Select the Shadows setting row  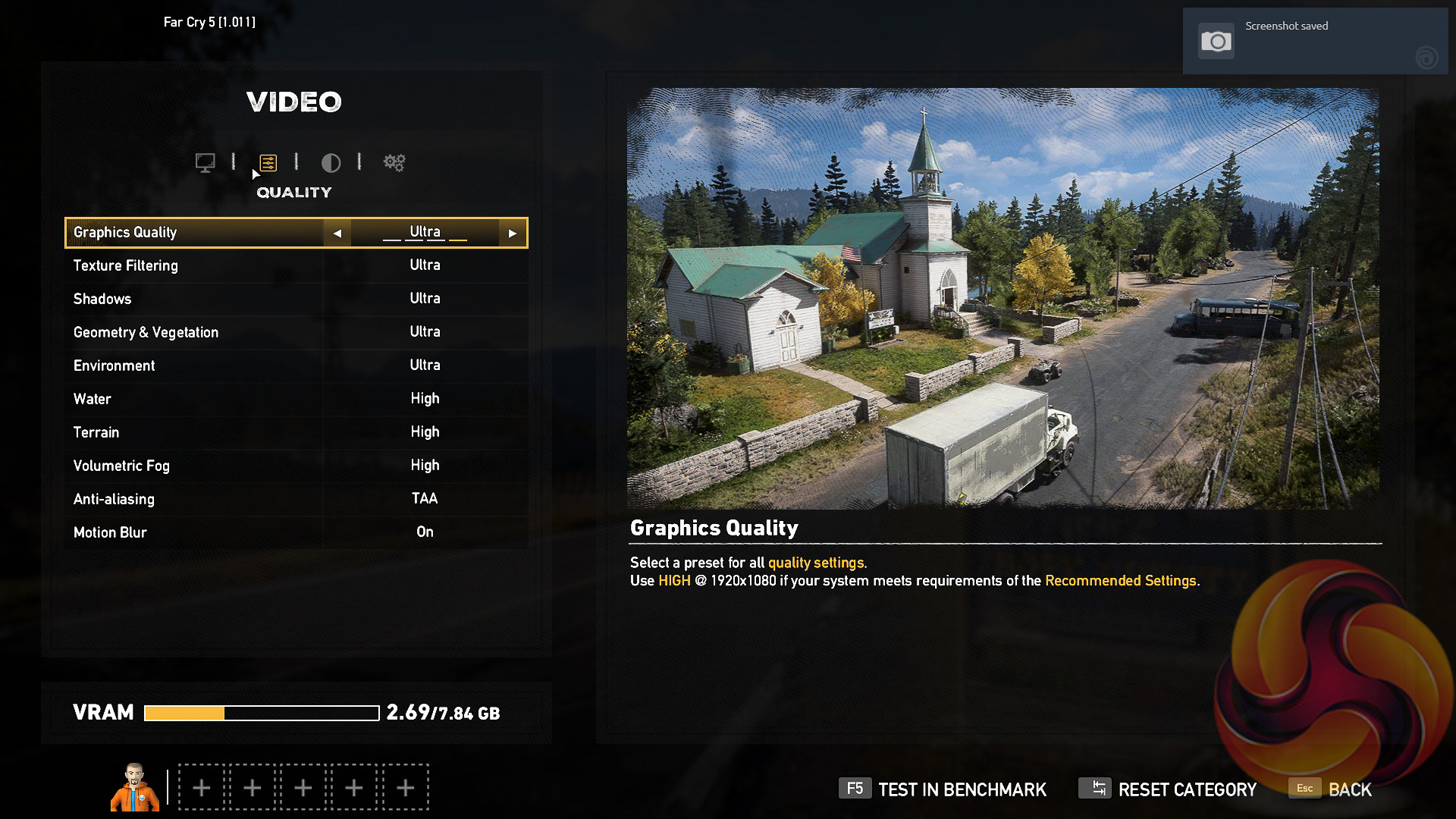tap(296, 299)
